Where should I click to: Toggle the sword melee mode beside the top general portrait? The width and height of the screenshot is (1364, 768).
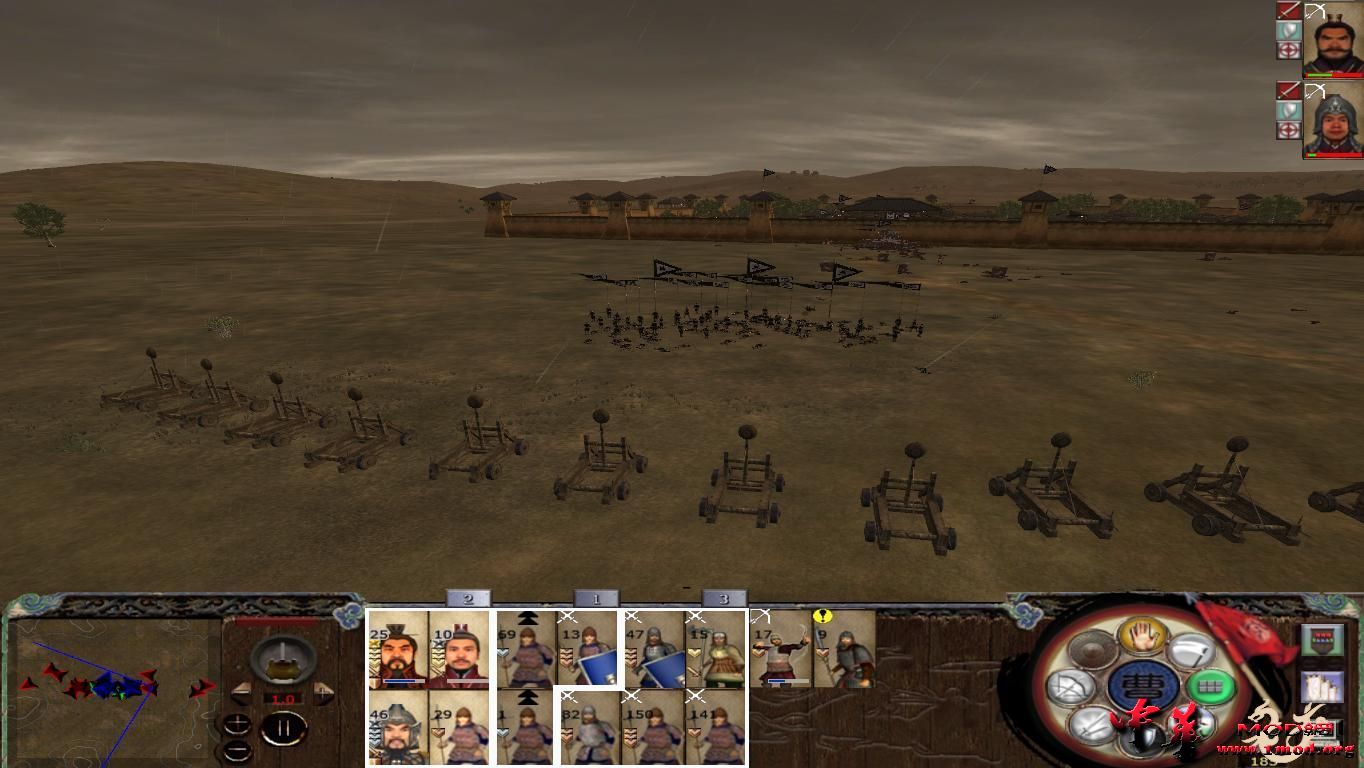pos(1289,10)
